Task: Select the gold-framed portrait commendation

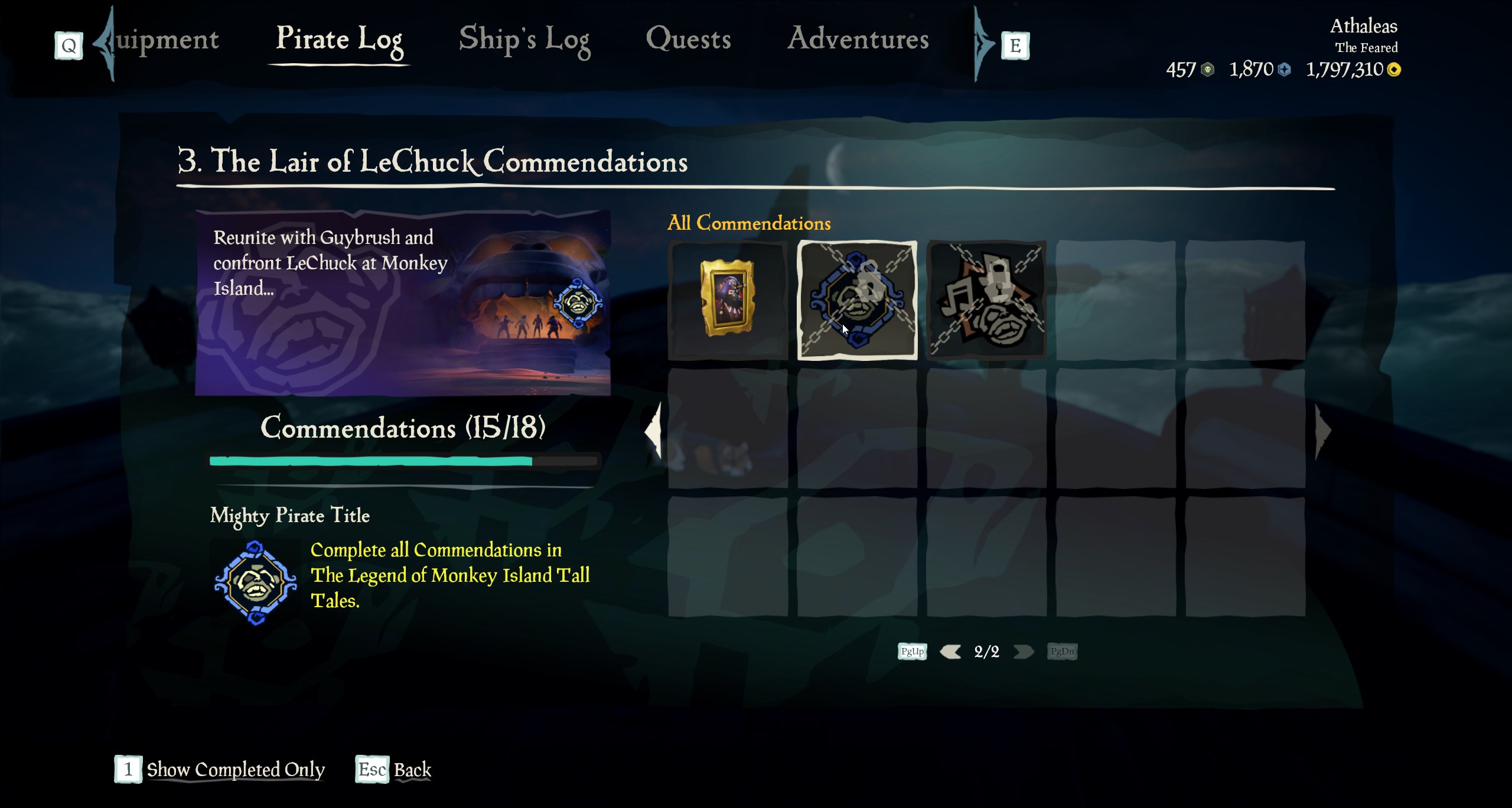Action: (x=727, y=299)
